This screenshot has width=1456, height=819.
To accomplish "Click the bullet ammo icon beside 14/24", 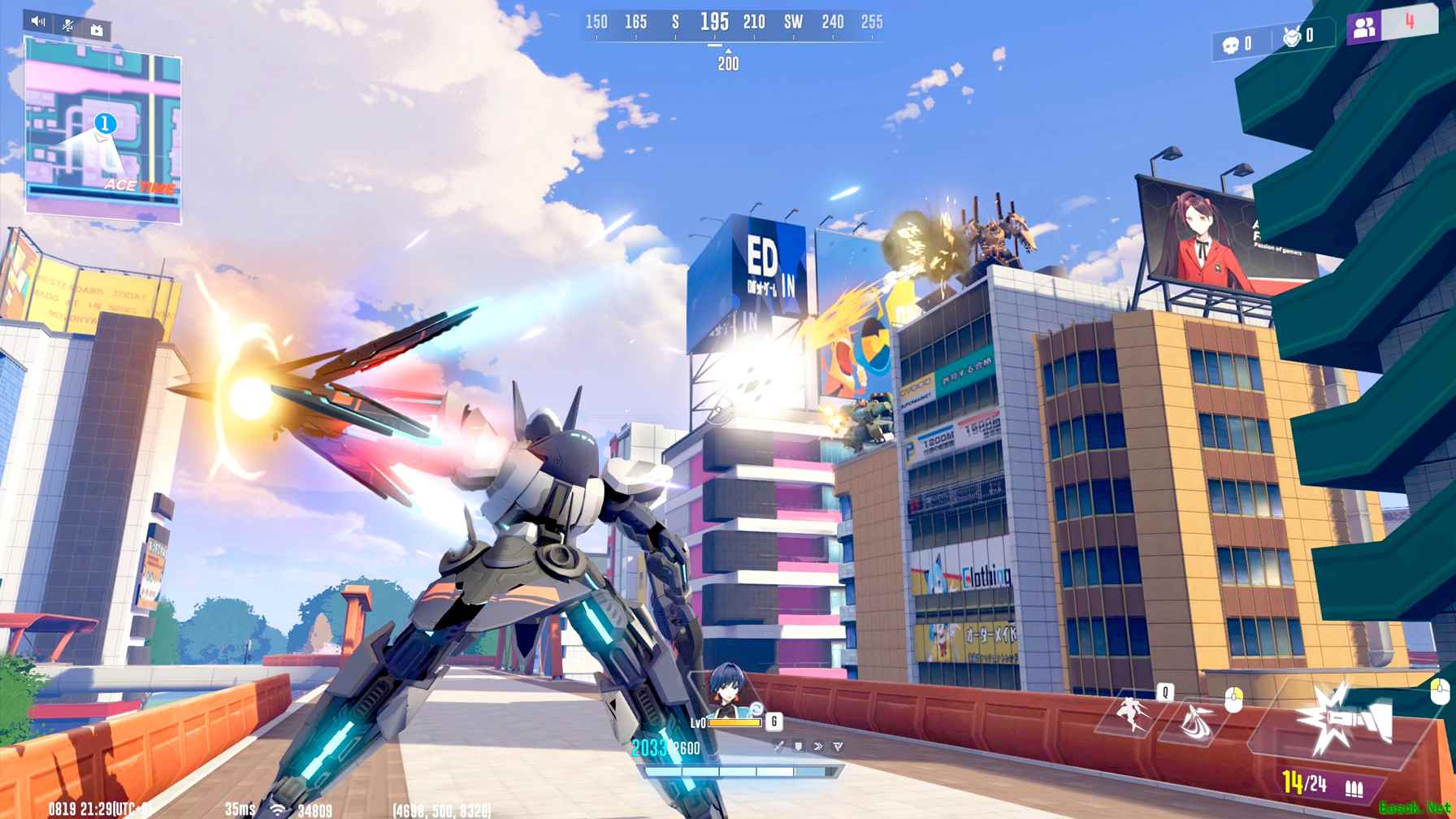I will 1354,787.
